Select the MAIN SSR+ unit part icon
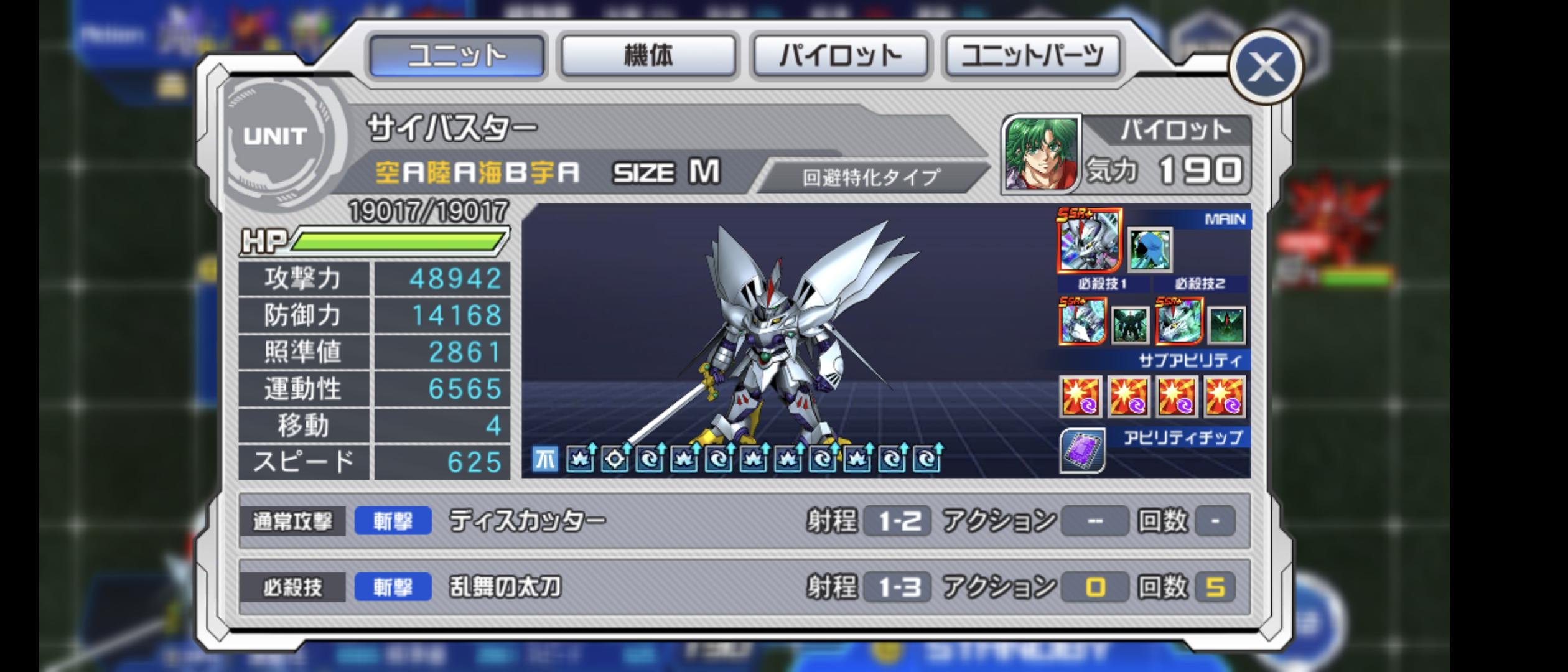Image resolution: width=1568 pixels, height=672 pixels. click(x=1089, y=241)
